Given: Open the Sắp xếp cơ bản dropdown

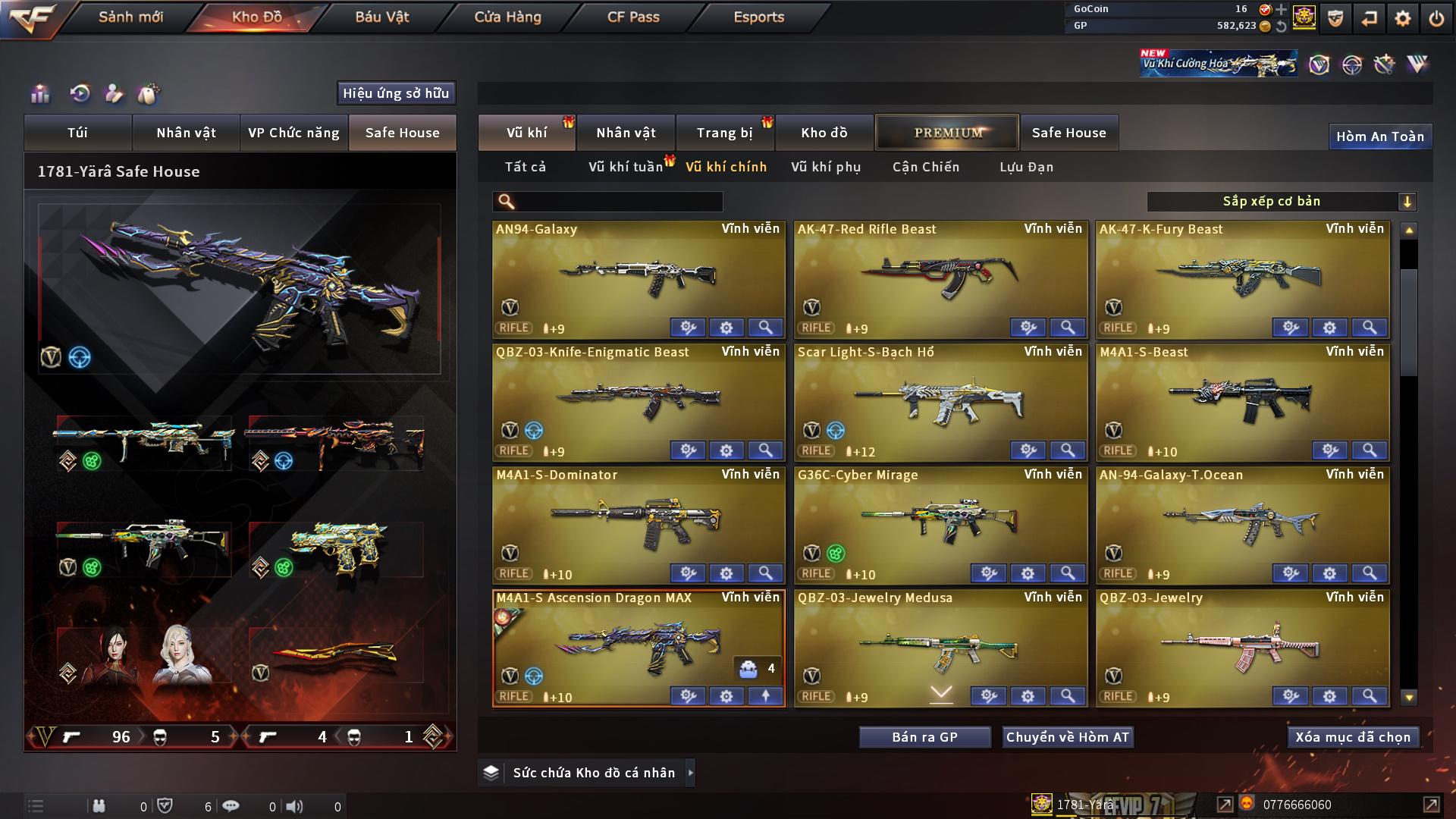Looking at the screenshot, I should pyautogui.click(x=1281, y=202).
